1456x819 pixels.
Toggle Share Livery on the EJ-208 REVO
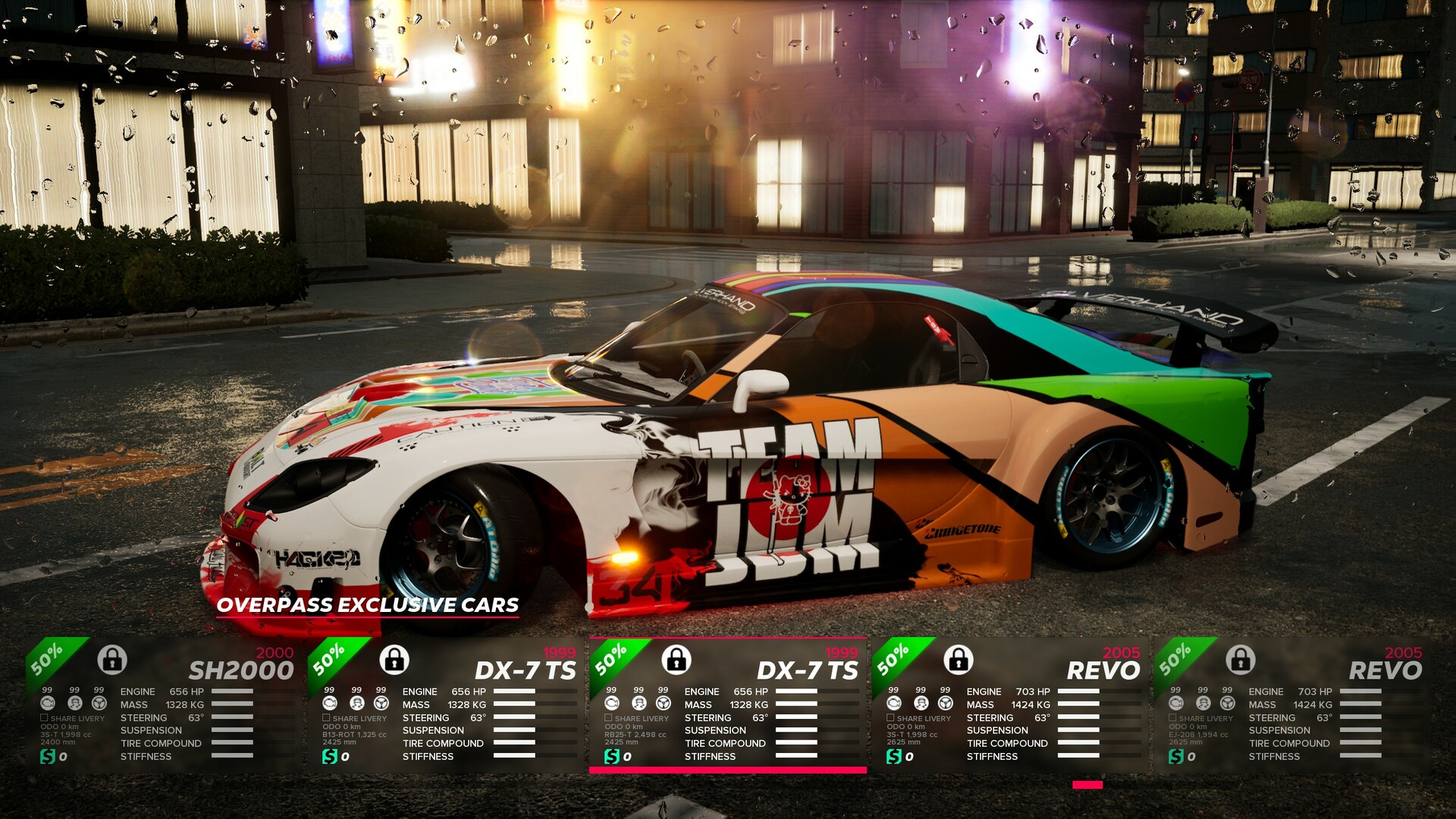[1172, 717]
